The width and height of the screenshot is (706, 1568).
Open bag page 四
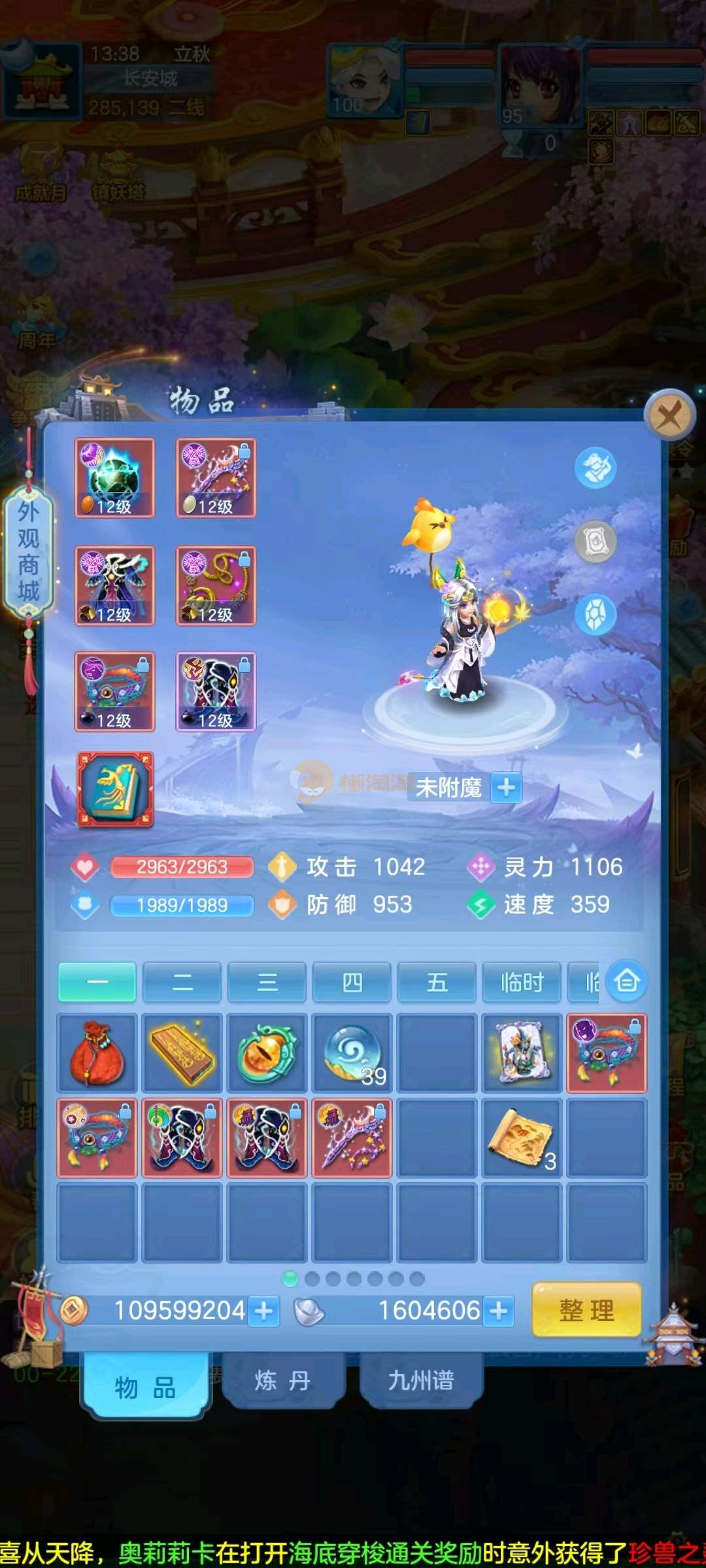352,981
